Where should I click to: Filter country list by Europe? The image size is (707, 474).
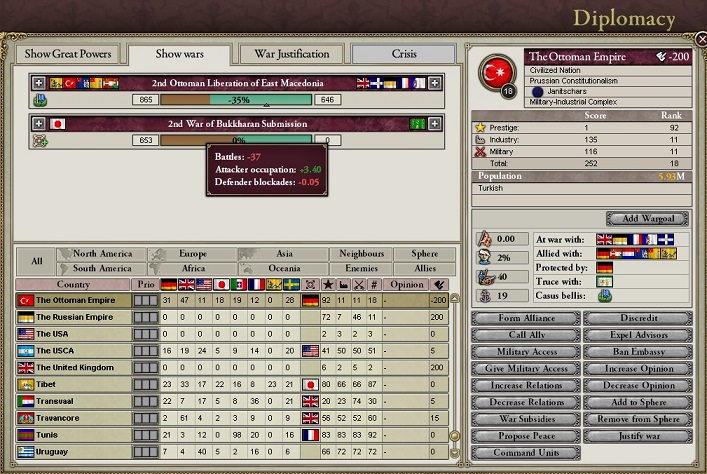(x=193, y=254)
